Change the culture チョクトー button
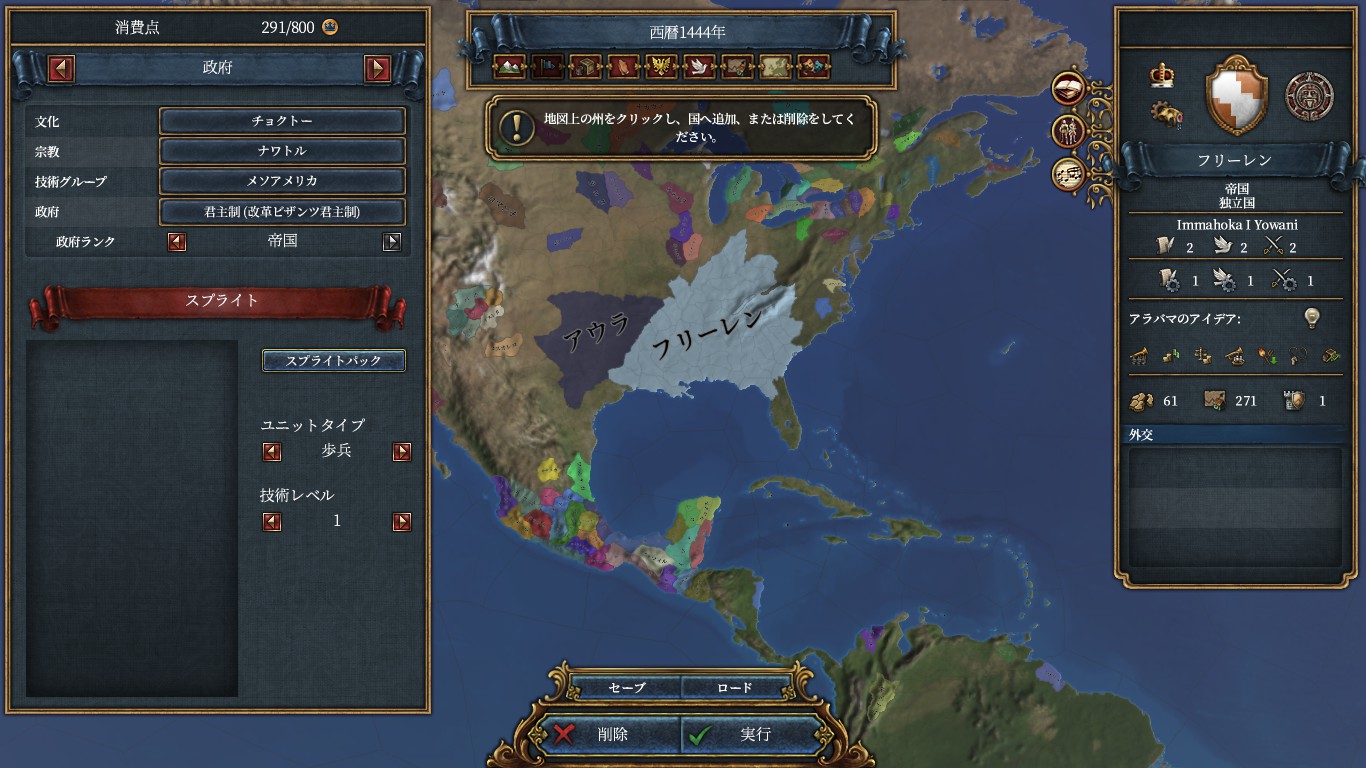 282,121
